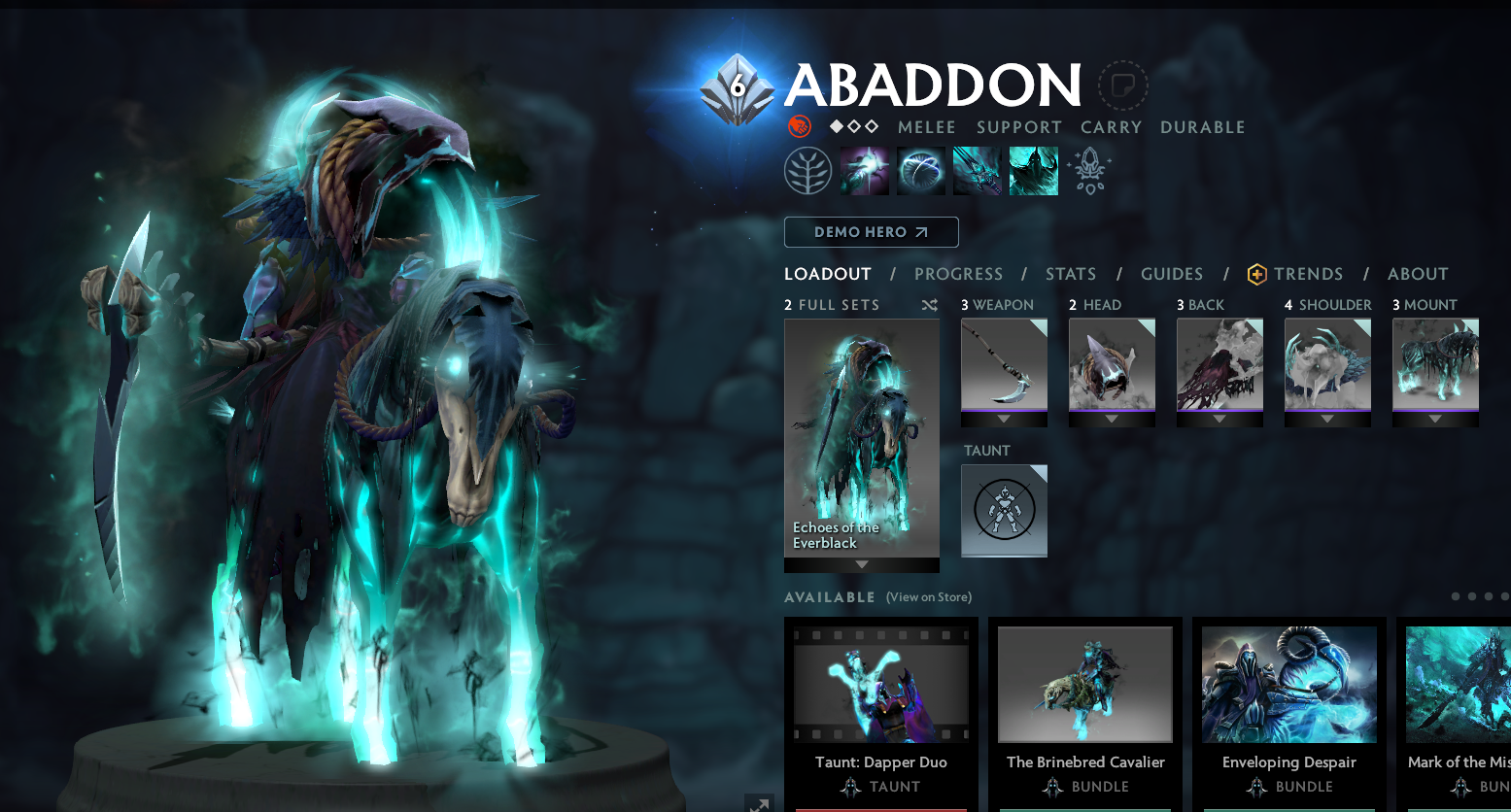The width and height of the screenshot is (1511, 812).
Task: Select the empty Taunt slot
Action: click(x=1004, y=510)
